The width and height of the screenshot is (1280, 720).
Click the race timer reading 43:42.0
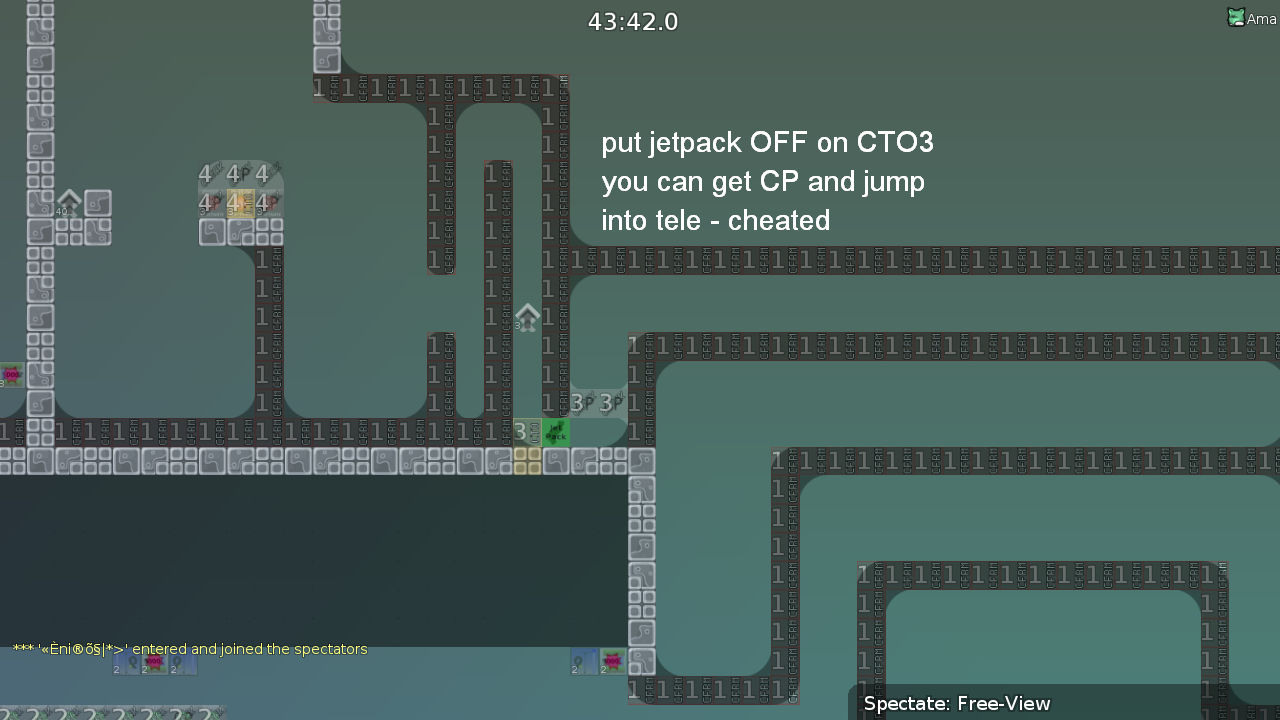[632, 21]
